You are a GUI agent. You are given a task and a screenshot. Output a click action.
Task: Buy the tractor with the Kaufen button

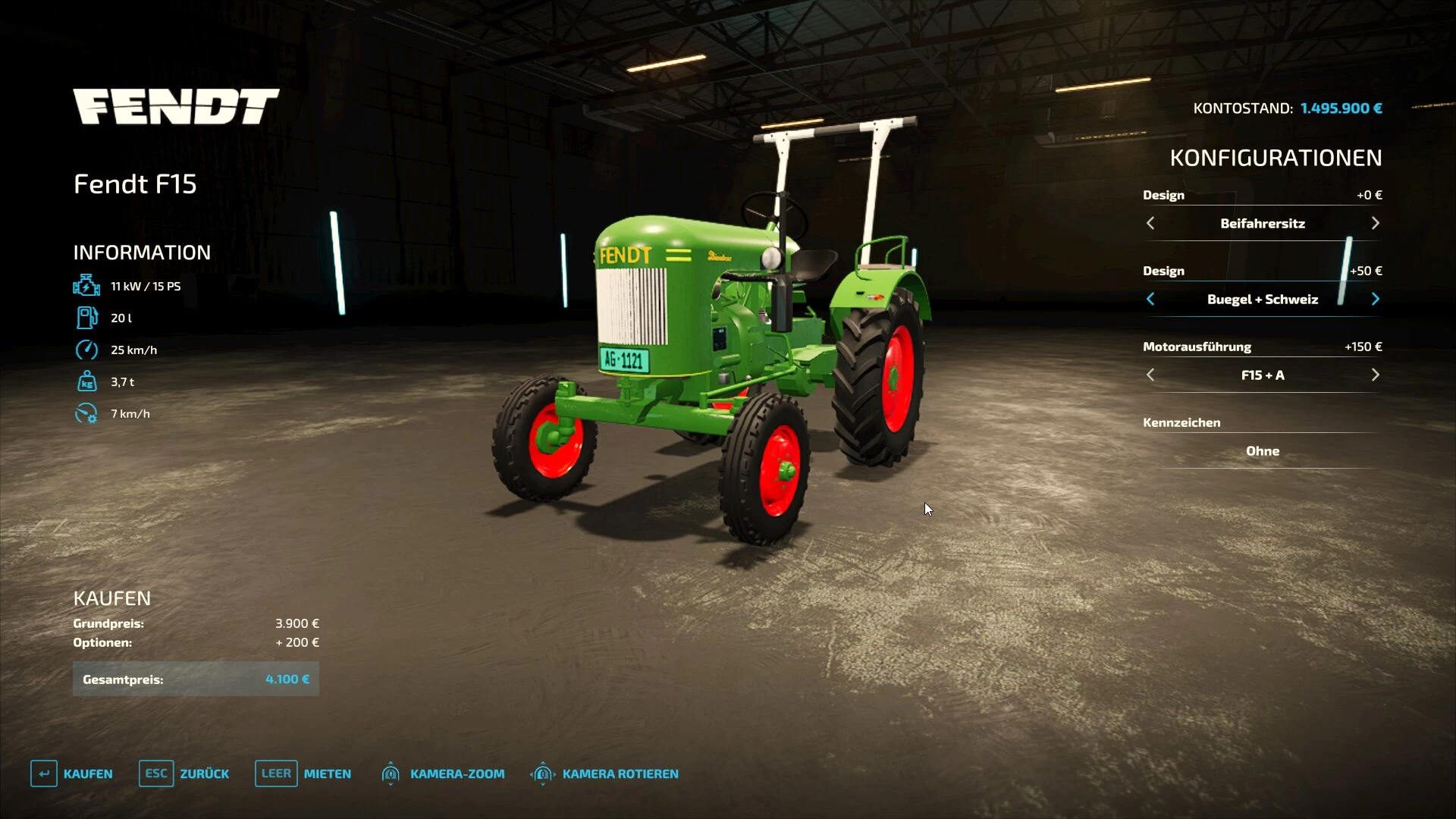click(x=72, y=773)
